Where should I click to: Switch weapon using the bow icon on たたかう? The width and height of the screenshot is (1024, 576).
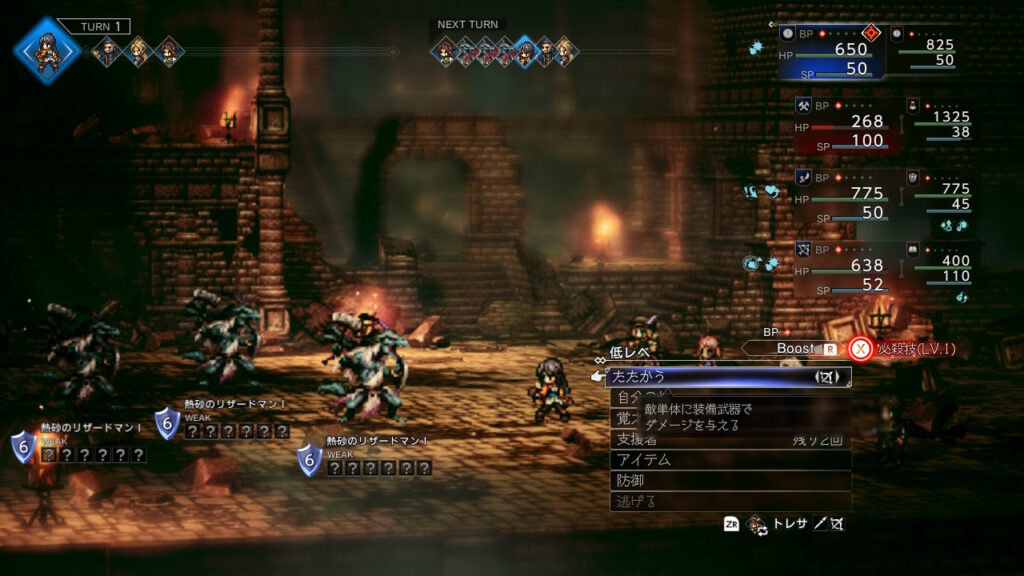tap(827, 377)
